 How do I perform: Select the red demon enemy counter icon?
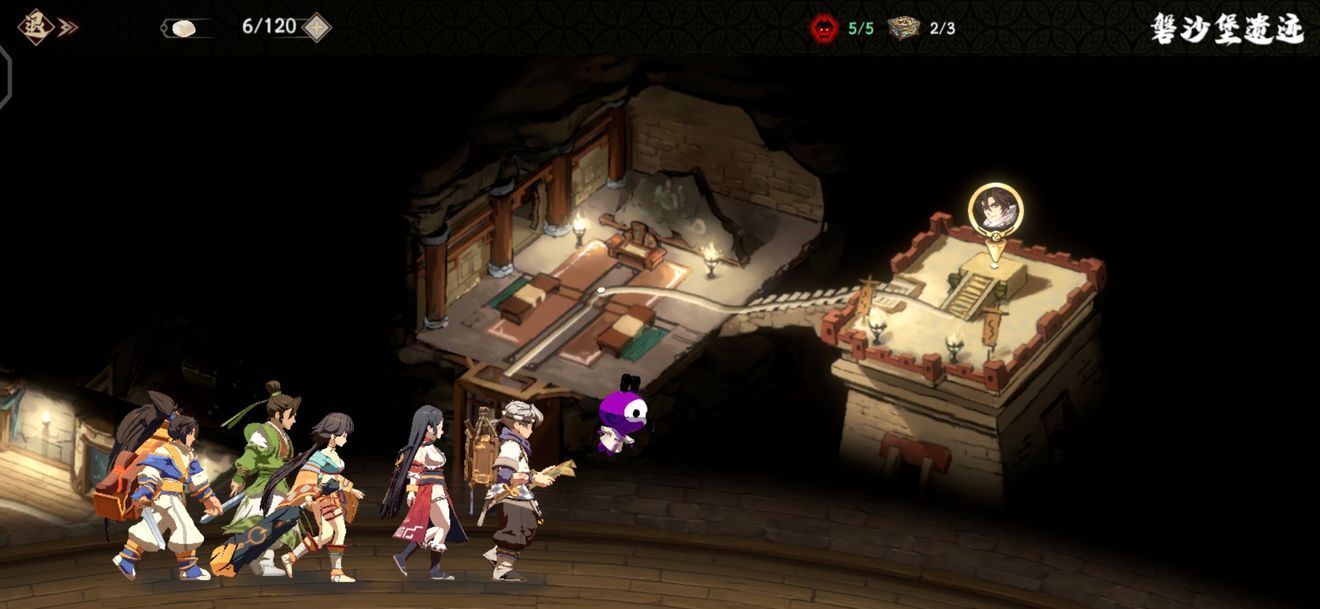click(824, 28)
